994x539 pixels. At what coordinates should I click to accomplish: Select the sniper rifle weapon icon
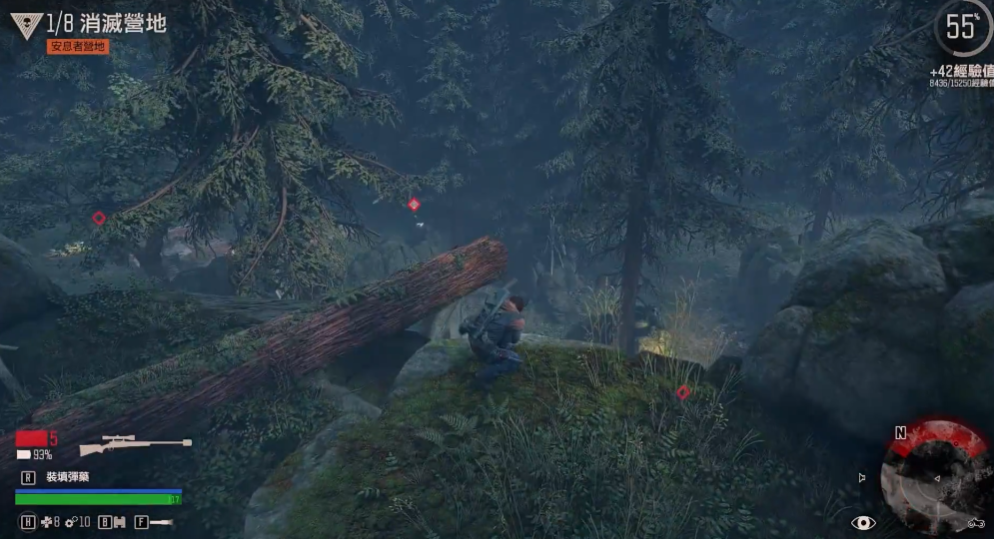[134, 443]
